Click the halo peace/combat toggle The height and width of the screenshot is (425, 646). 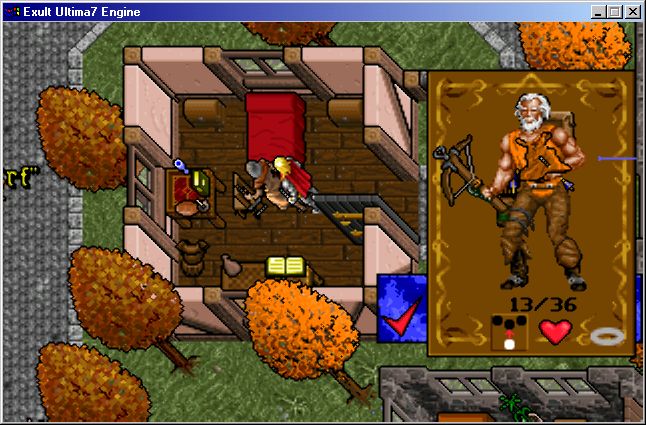point(606,334)
